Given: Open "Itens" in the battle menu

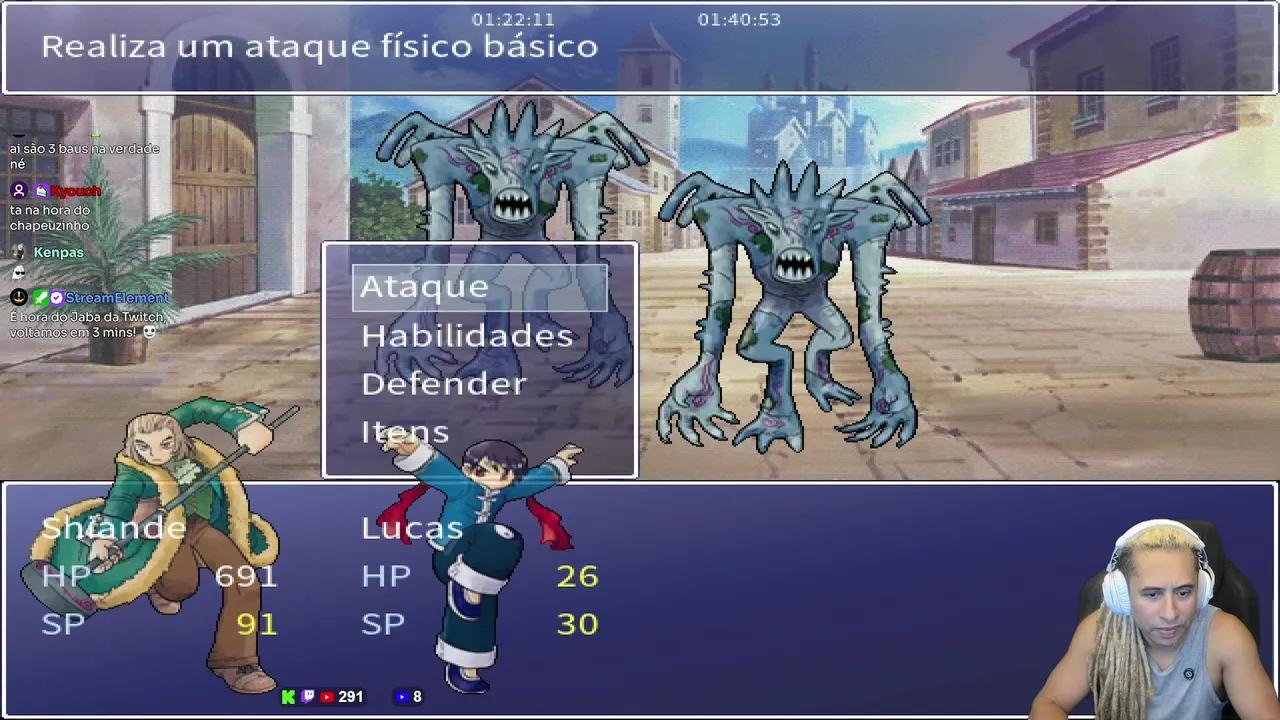Looking at the screenshot, I should [x=405, y=431].
